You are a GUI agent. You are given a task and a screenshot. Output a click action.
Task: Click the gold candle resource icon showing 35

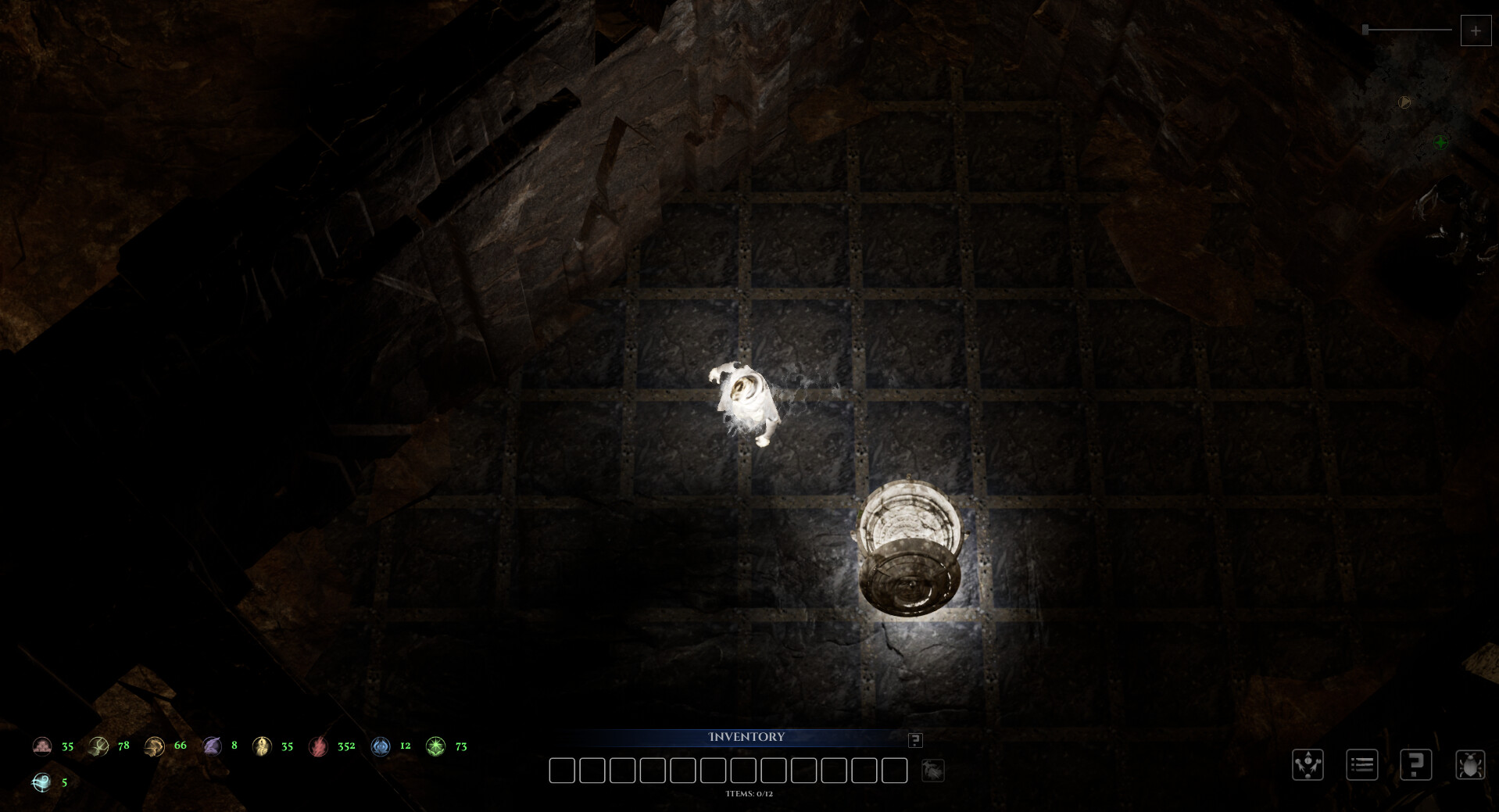pyautogui.click(x=262, y=746)
